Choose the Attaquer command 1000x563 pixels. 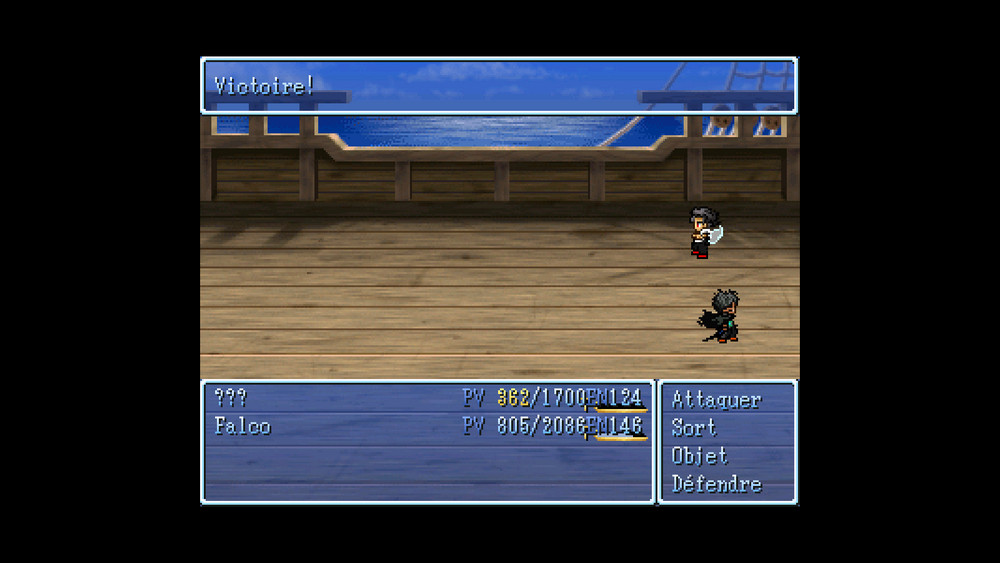pyautogui.click(x=716, y=400)
